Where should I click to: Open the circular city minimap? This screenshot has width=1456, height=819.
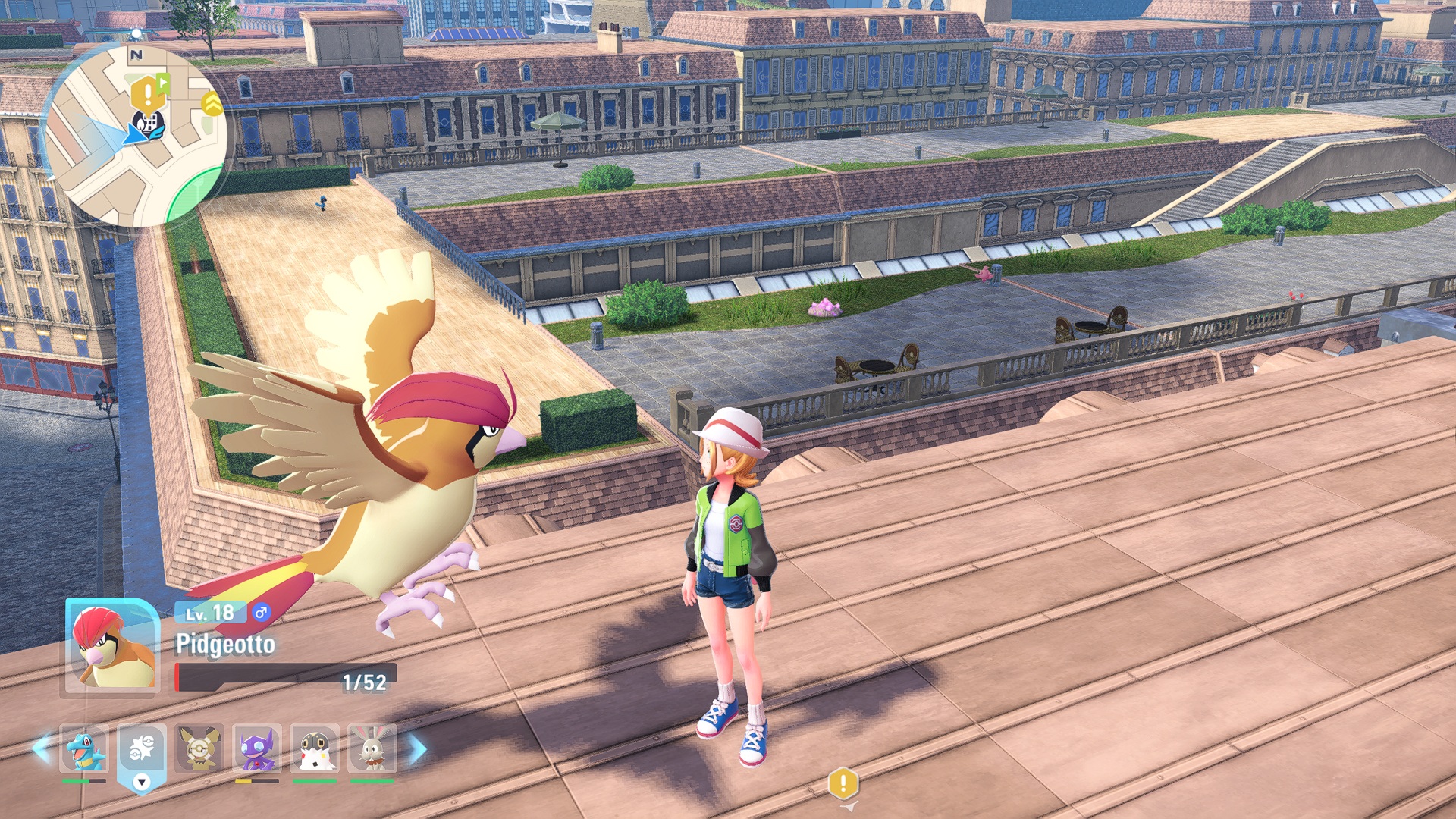136,136
